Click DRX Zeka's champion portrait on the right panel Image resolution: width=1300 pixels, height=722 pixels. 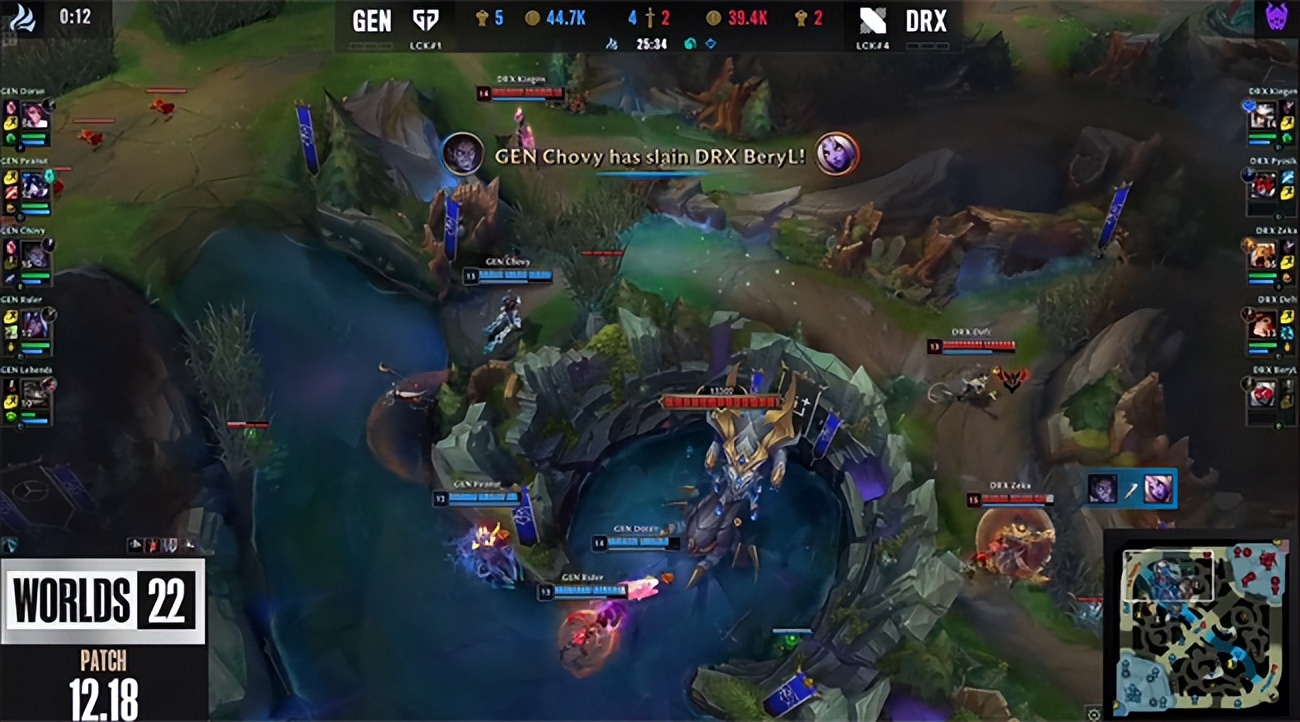(1262, 255)
